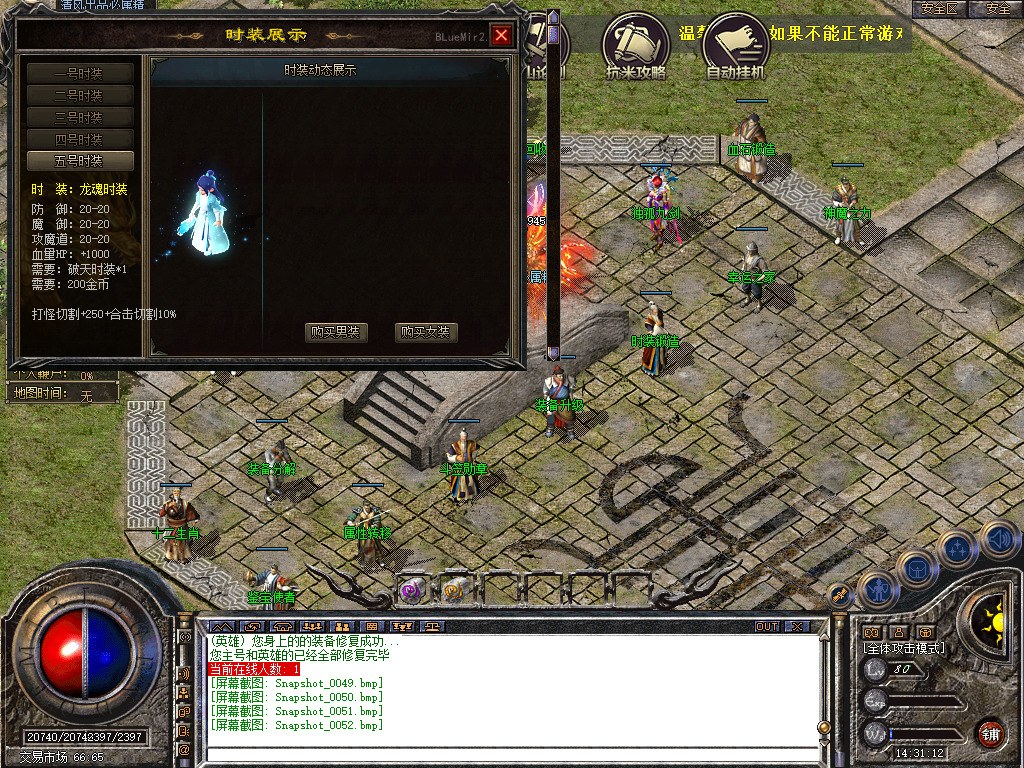The image size is (1024, 768).
Task: Close the chat panel with its X button
Action: click(796, 627)
